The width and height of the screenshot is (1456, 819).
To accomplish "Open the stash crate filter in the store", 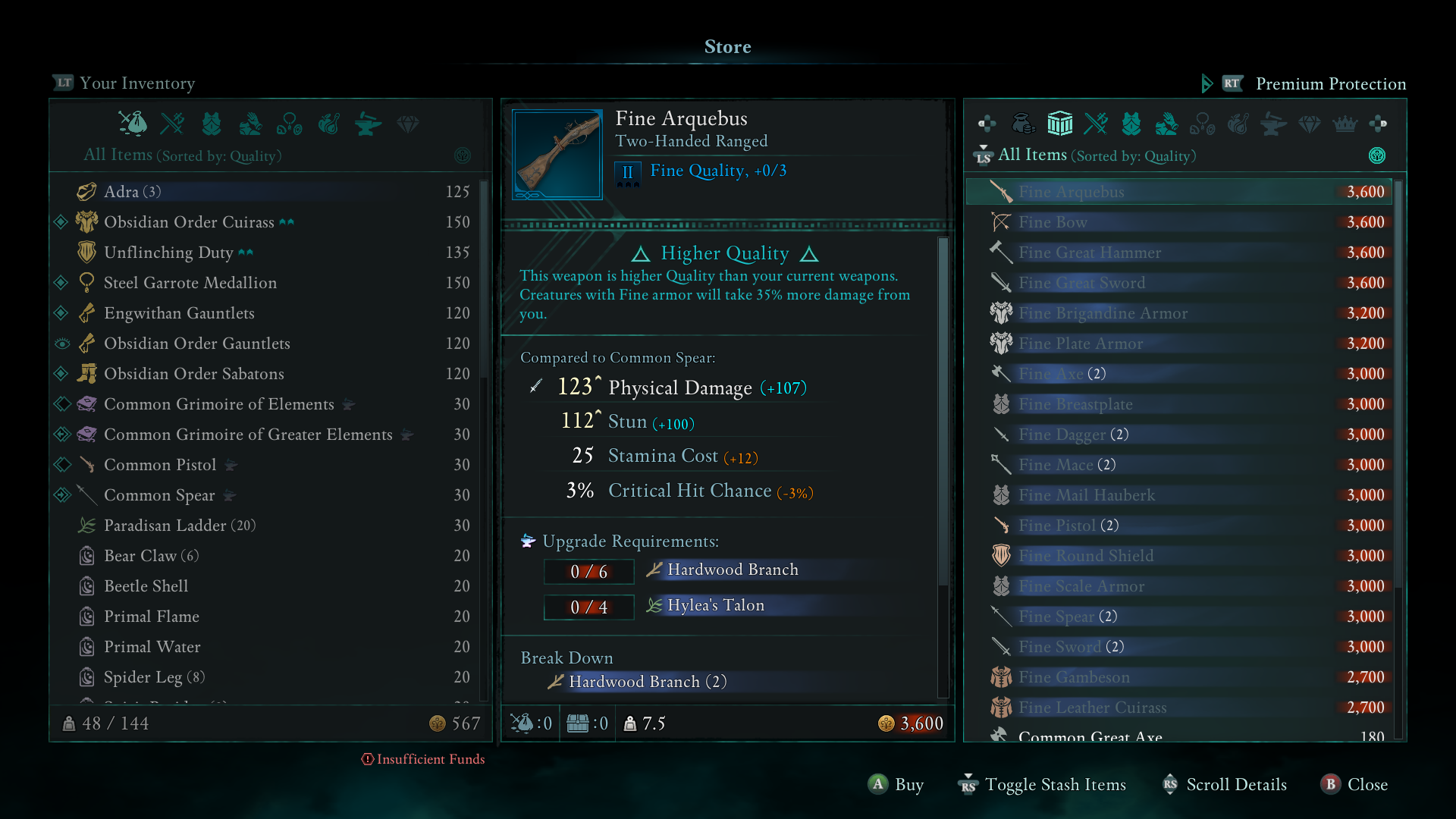I will 1060,124.
